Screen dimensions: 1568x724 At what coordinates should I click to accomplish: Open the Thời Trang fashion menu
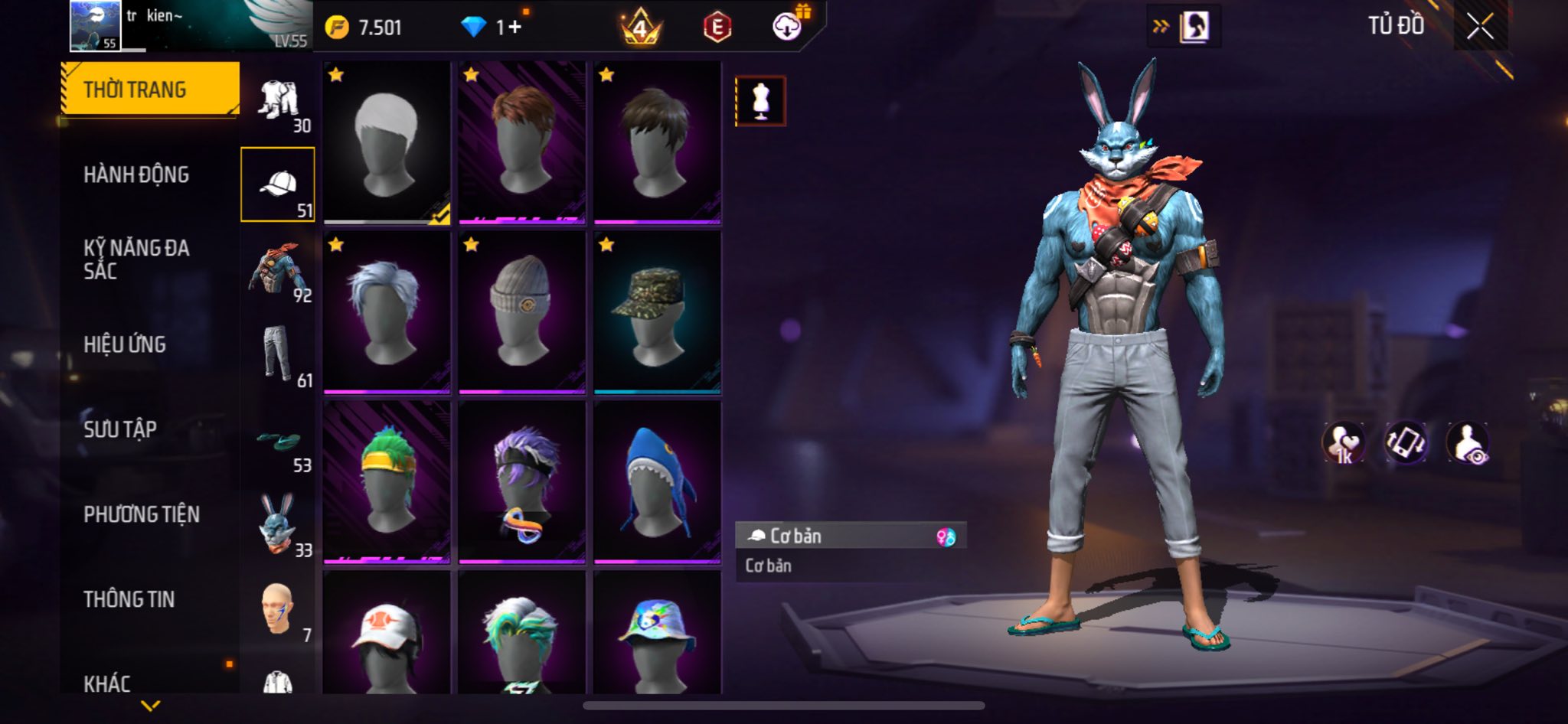tap(150, 90)
